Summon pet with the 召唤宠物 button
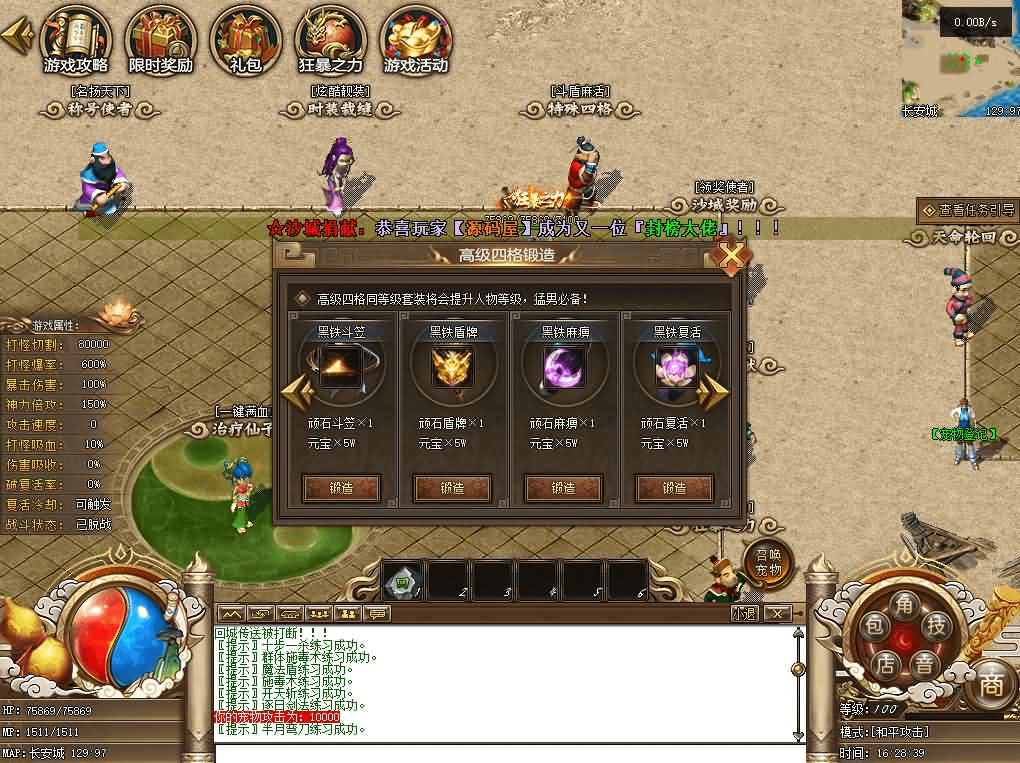The height and width of the screenshot is (763, 1020). tap(768, 565)
